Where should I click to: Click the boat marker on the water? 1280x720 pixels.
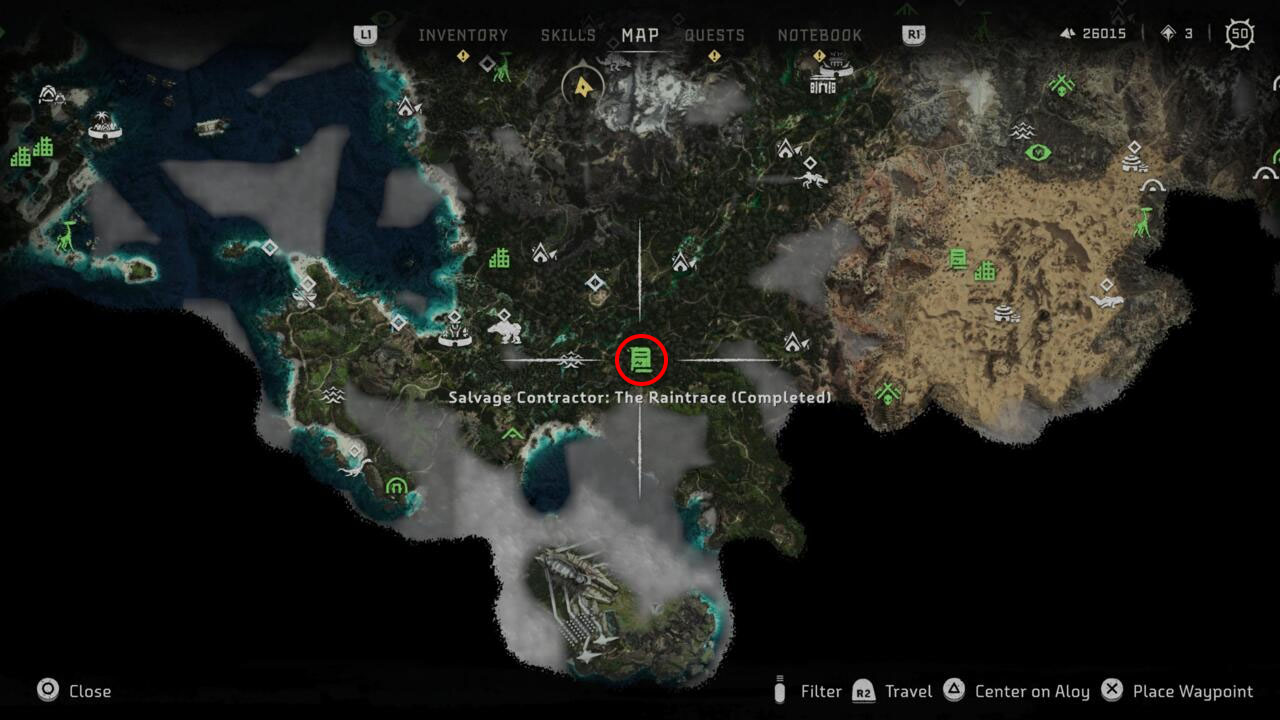coord(211,127)
